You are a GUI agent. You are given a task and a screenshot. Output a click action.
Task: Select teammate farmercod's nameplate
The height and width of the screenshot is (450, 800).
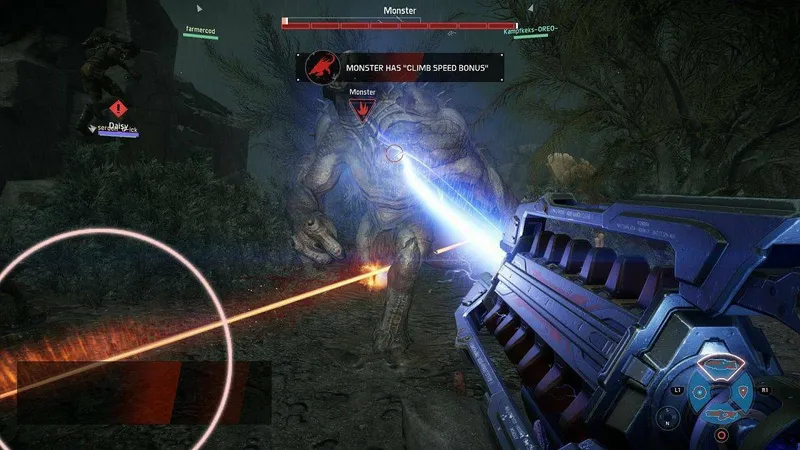coord(200,31)
